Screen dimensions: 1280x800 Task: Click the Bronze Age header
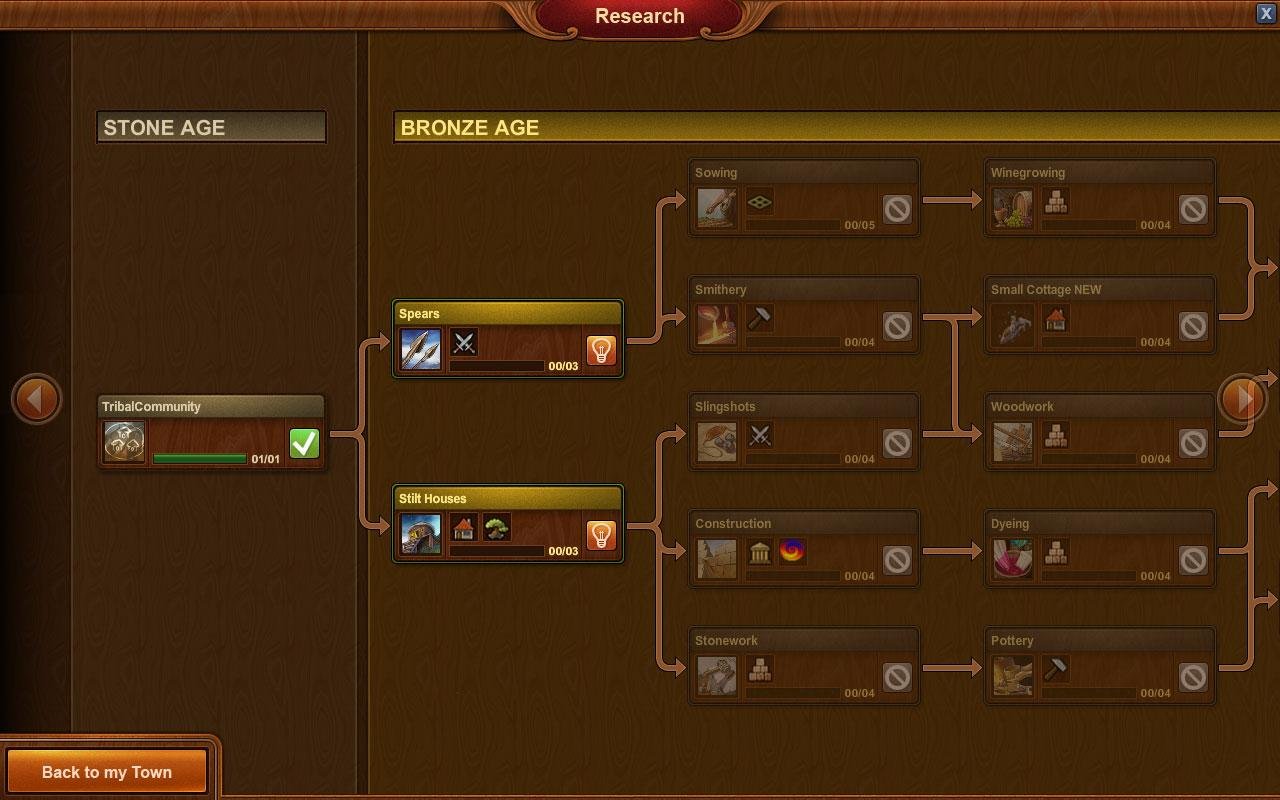coord(470,128)
